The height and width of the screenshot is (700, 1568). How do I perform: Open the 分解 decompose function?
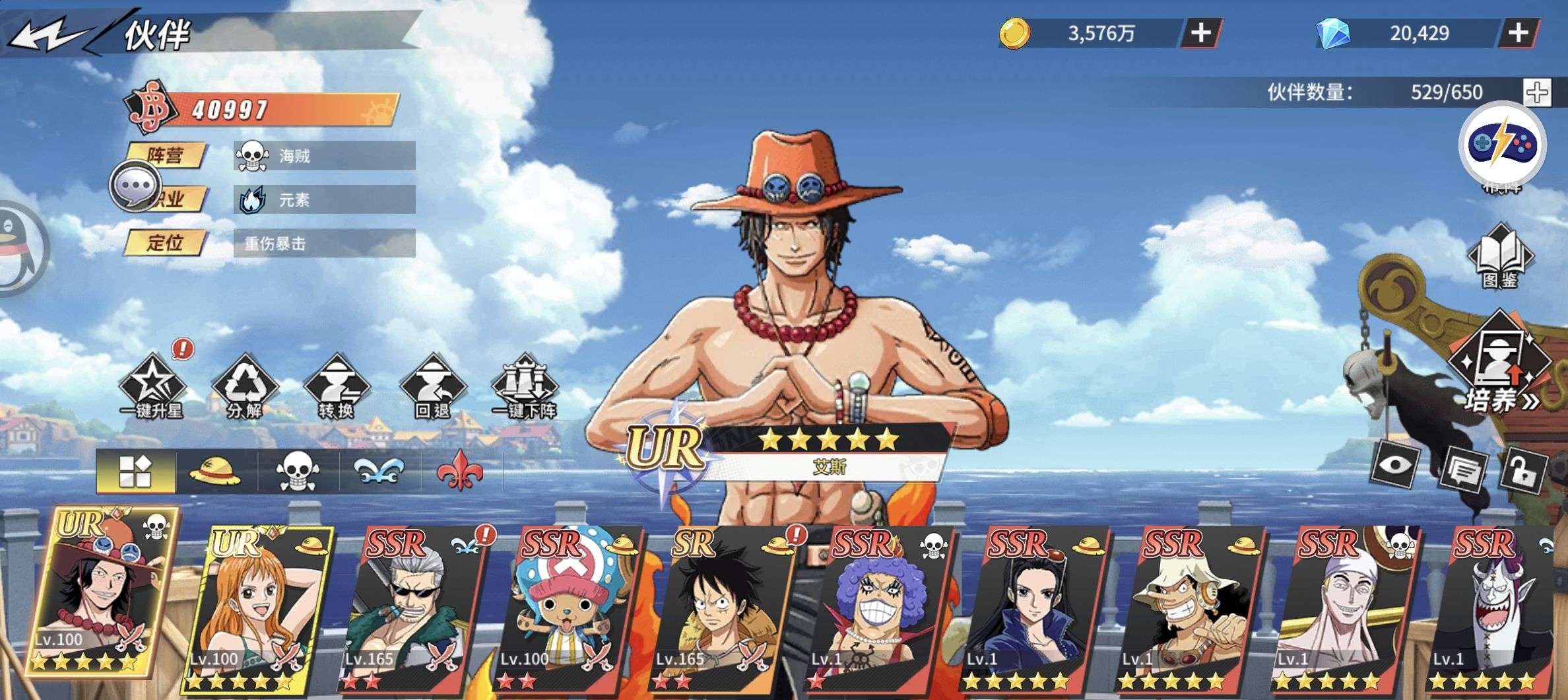coord(244,388)
